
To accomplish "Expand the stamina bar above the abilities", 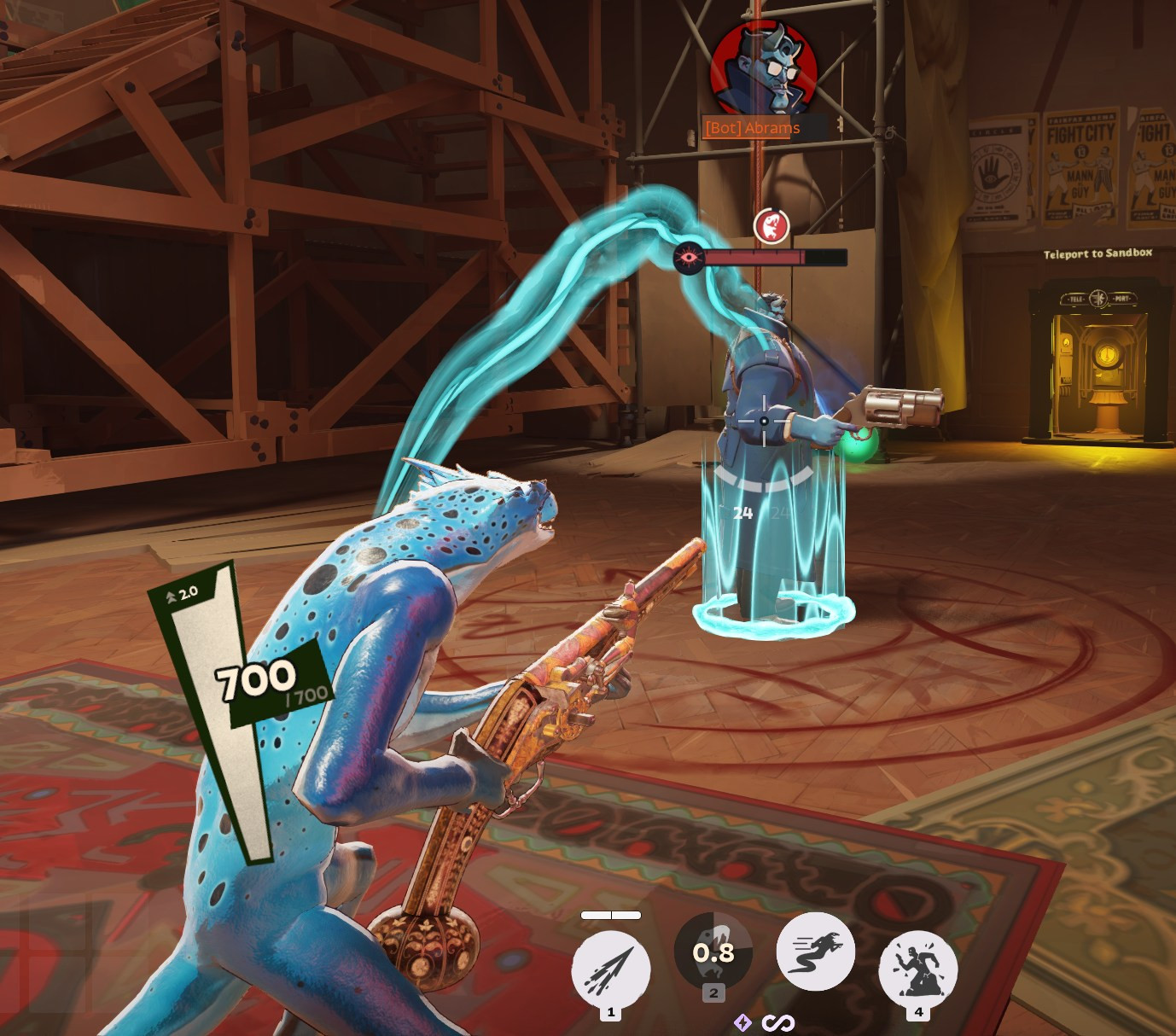I will 610,915.
